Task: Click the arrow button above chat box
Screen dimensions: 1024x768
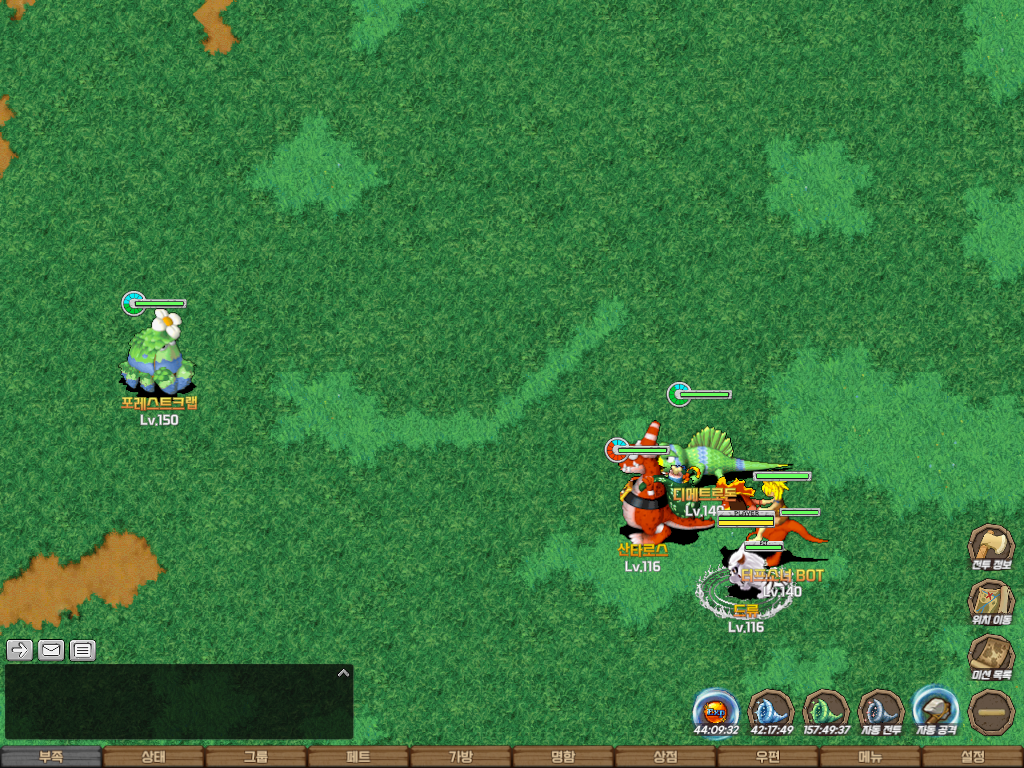Action: pyautogui.click(x=19, y=651)
